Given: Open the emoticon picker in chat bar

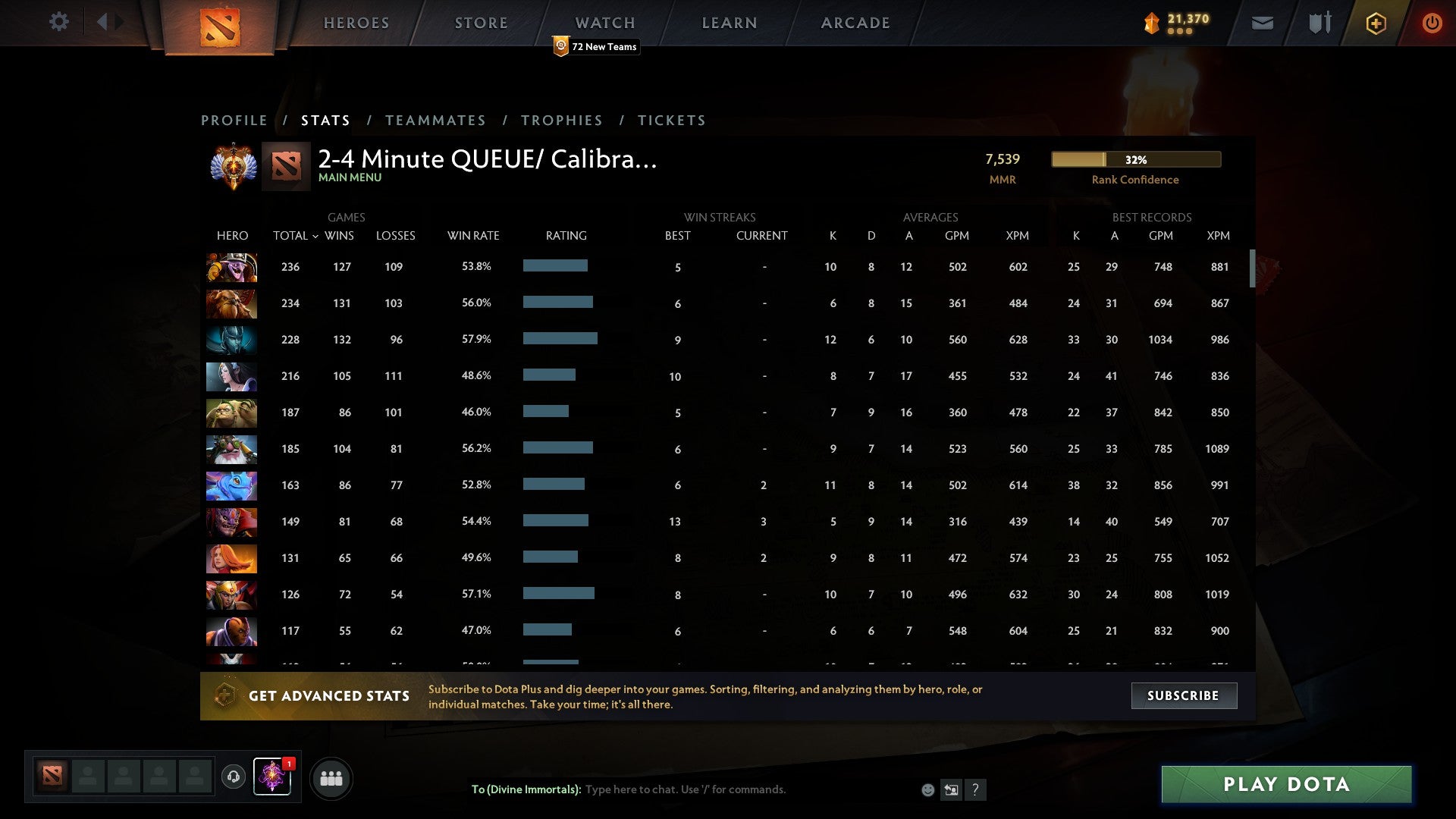Looking at the screenshot, I should point(927,789).
